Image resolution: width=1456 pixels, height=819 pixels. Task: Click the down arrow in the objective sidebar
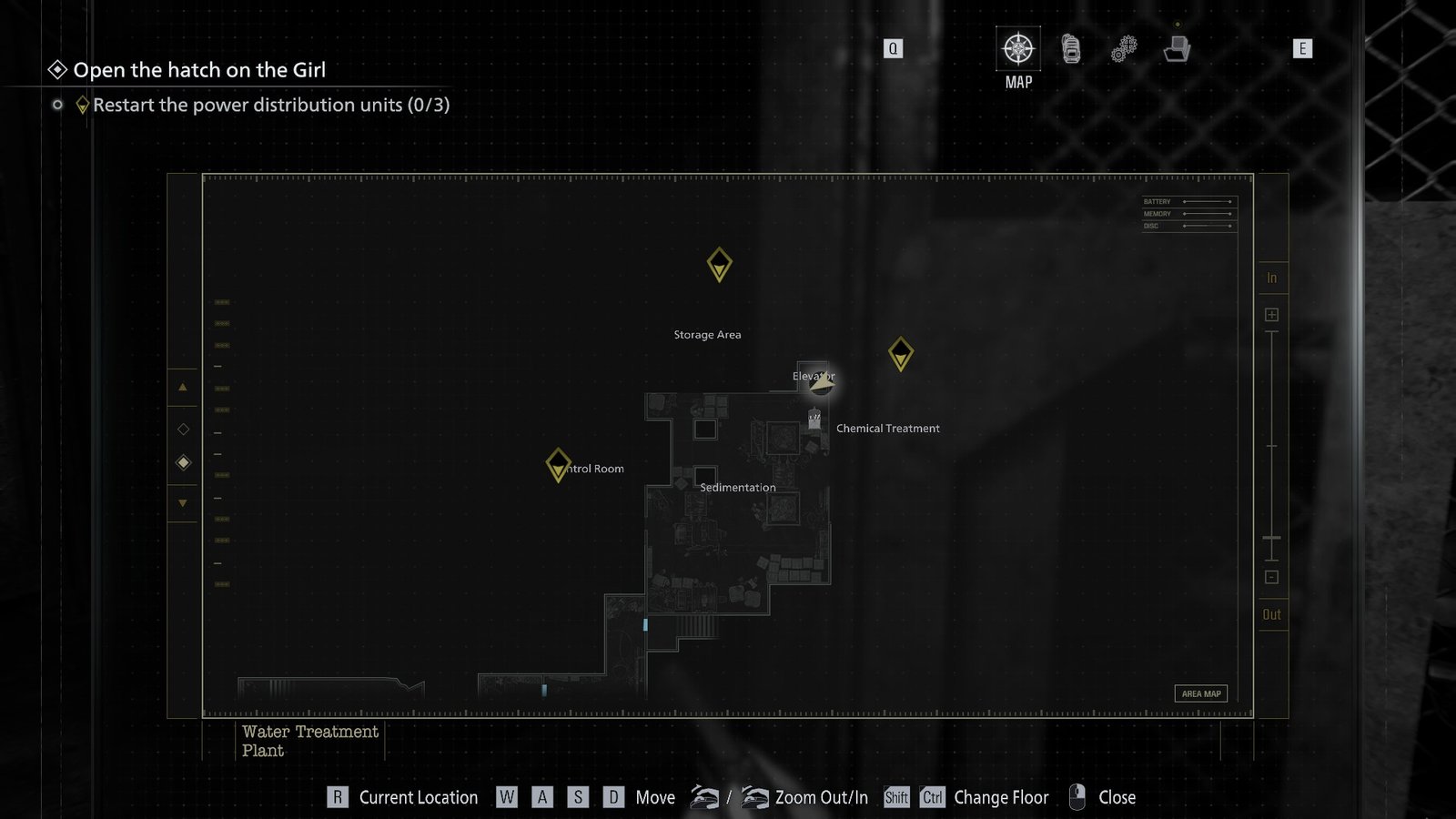point(182,501)
